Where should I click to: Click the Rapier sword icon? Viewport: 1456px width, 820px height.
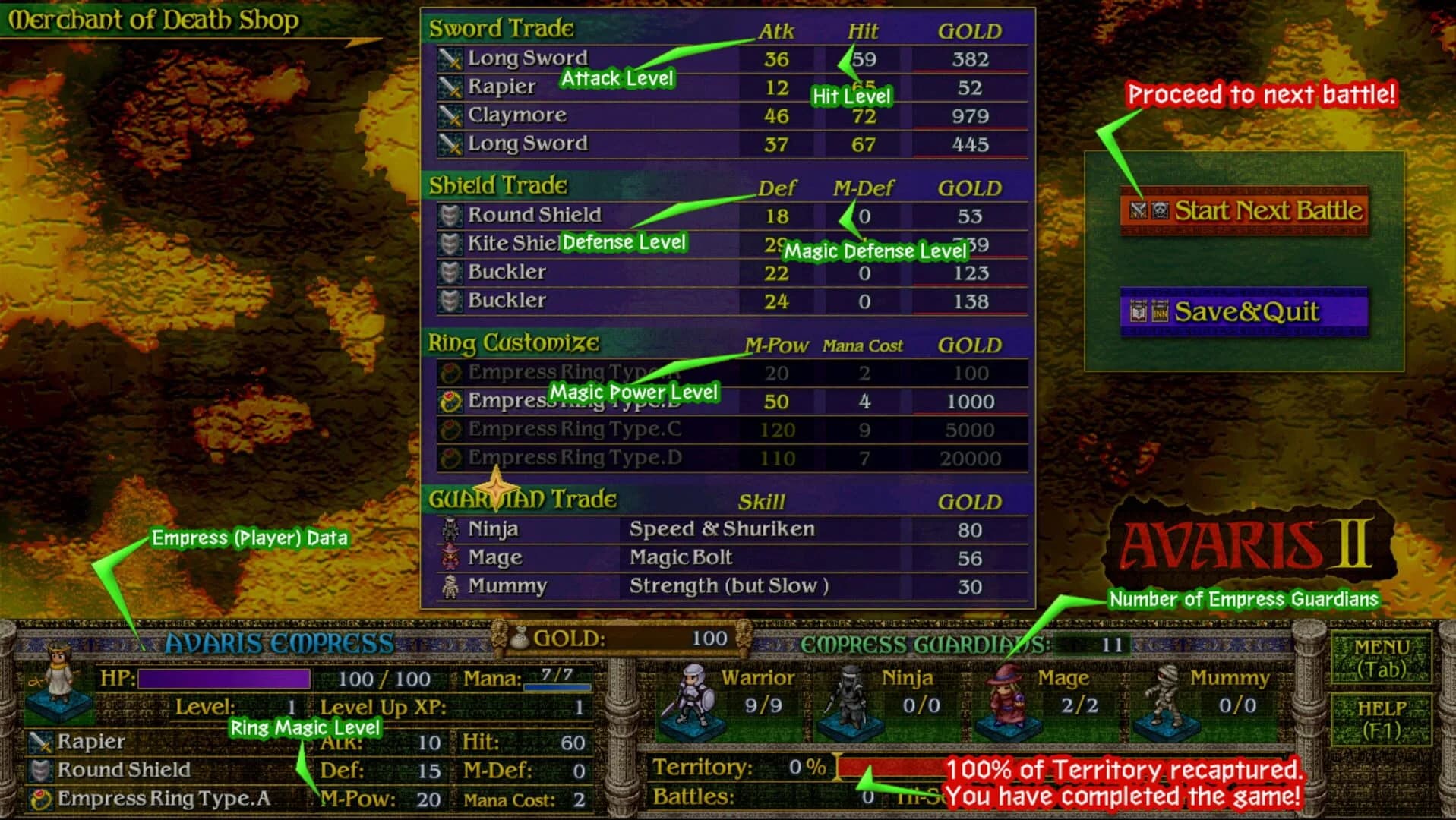click(x=449, y=86)
